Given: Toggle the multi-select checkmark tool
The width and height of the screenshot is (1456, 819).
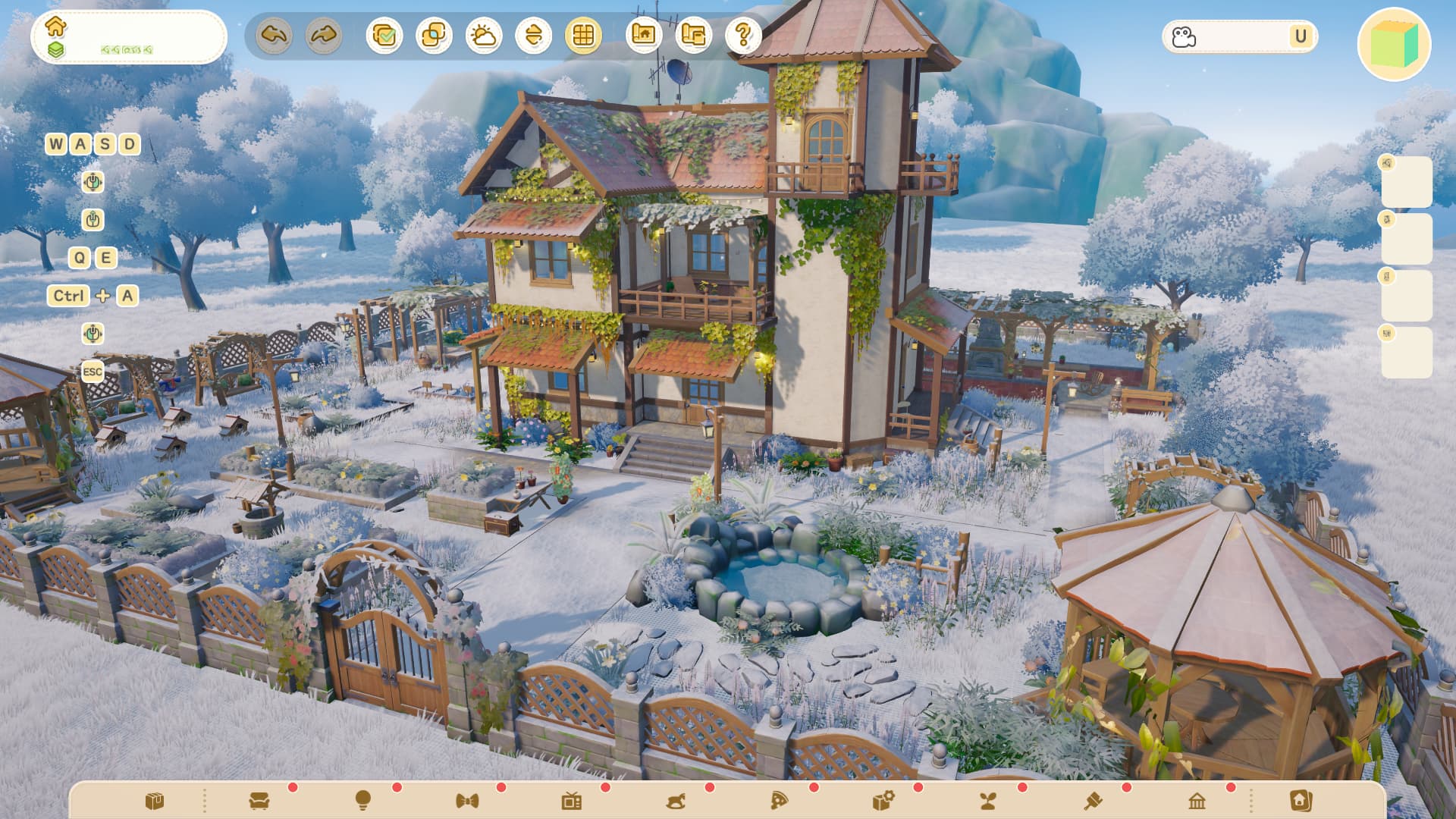Looking at the screenshot, I should [x=384, y=36].
